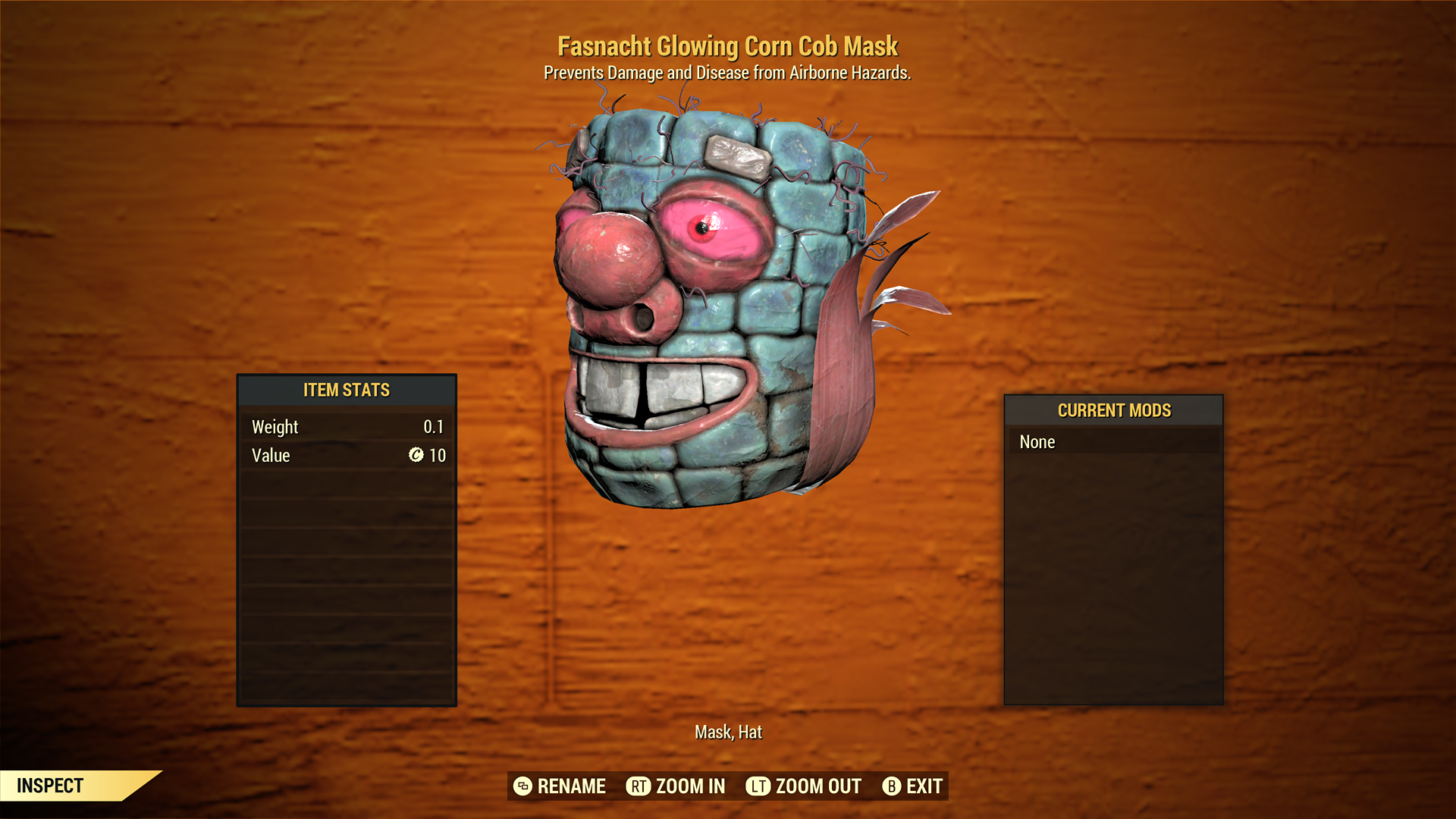This screenshot has height=819, width=1456.
Task: Expand the ITEM STATS panel header
Action: coord(347,390)
